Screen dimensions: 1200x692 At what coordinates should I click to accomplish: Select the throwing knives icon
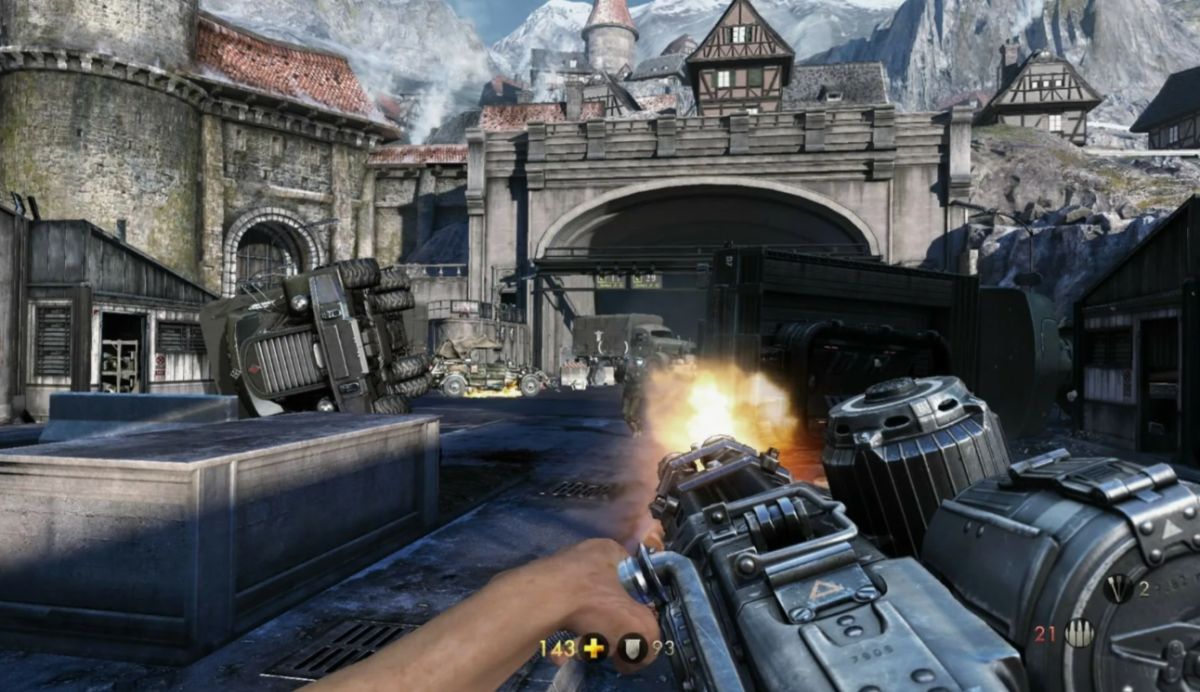pyautogui.click(x=1118, y=589)
